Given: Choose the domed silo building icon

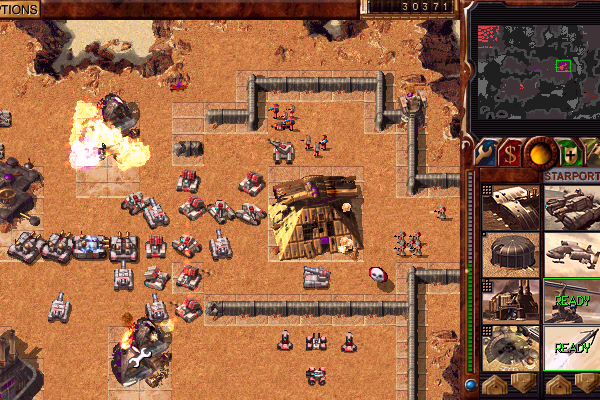Looking at the screenshot, I should 510,254.
